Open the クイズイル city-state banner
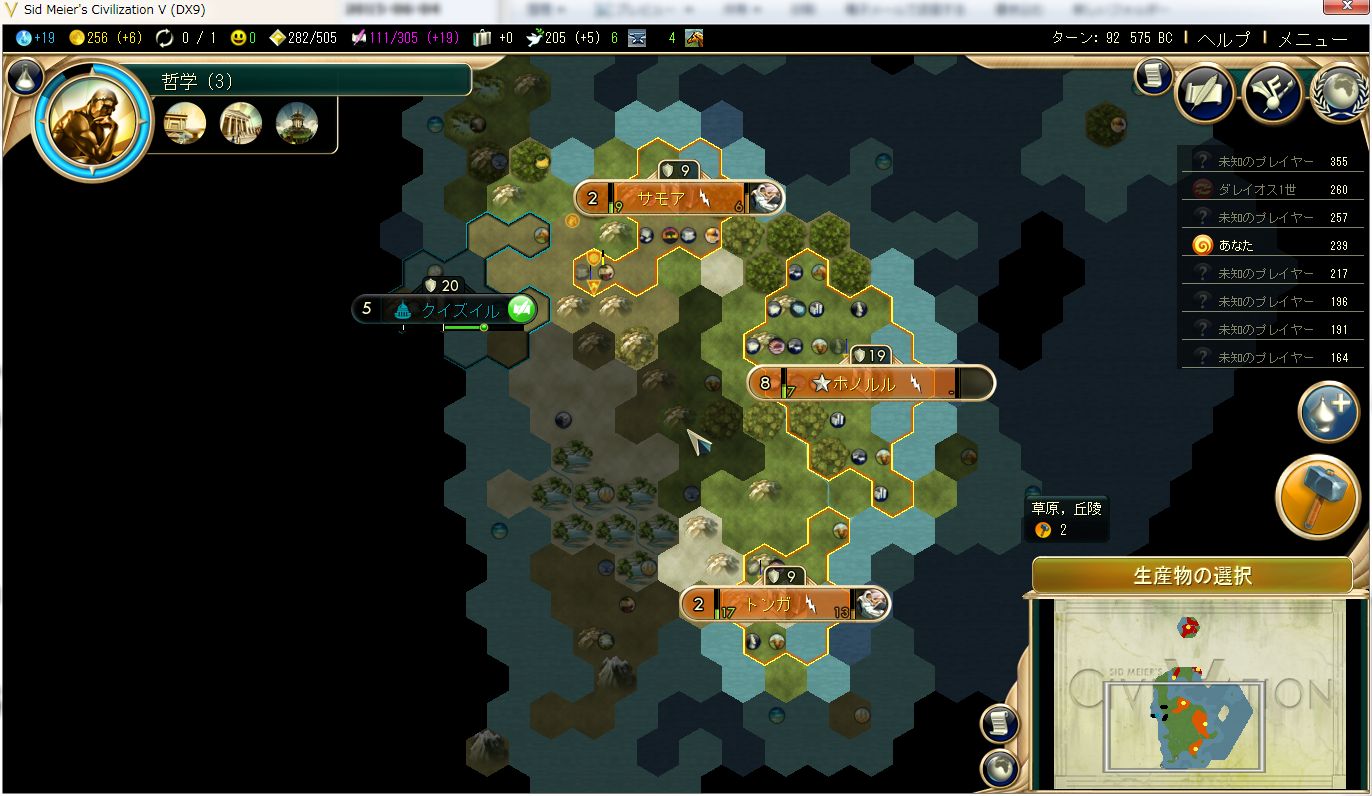The height and width of the screenshot is (796, 1372). coord(458,309)
